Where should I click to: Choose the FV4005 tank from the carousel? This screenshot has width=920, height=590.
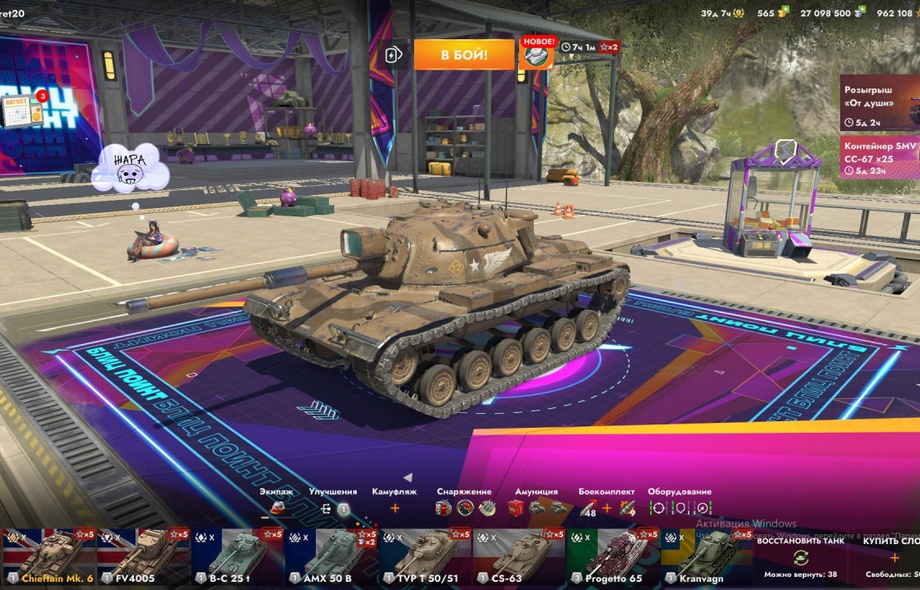click(x=143, y=557)
